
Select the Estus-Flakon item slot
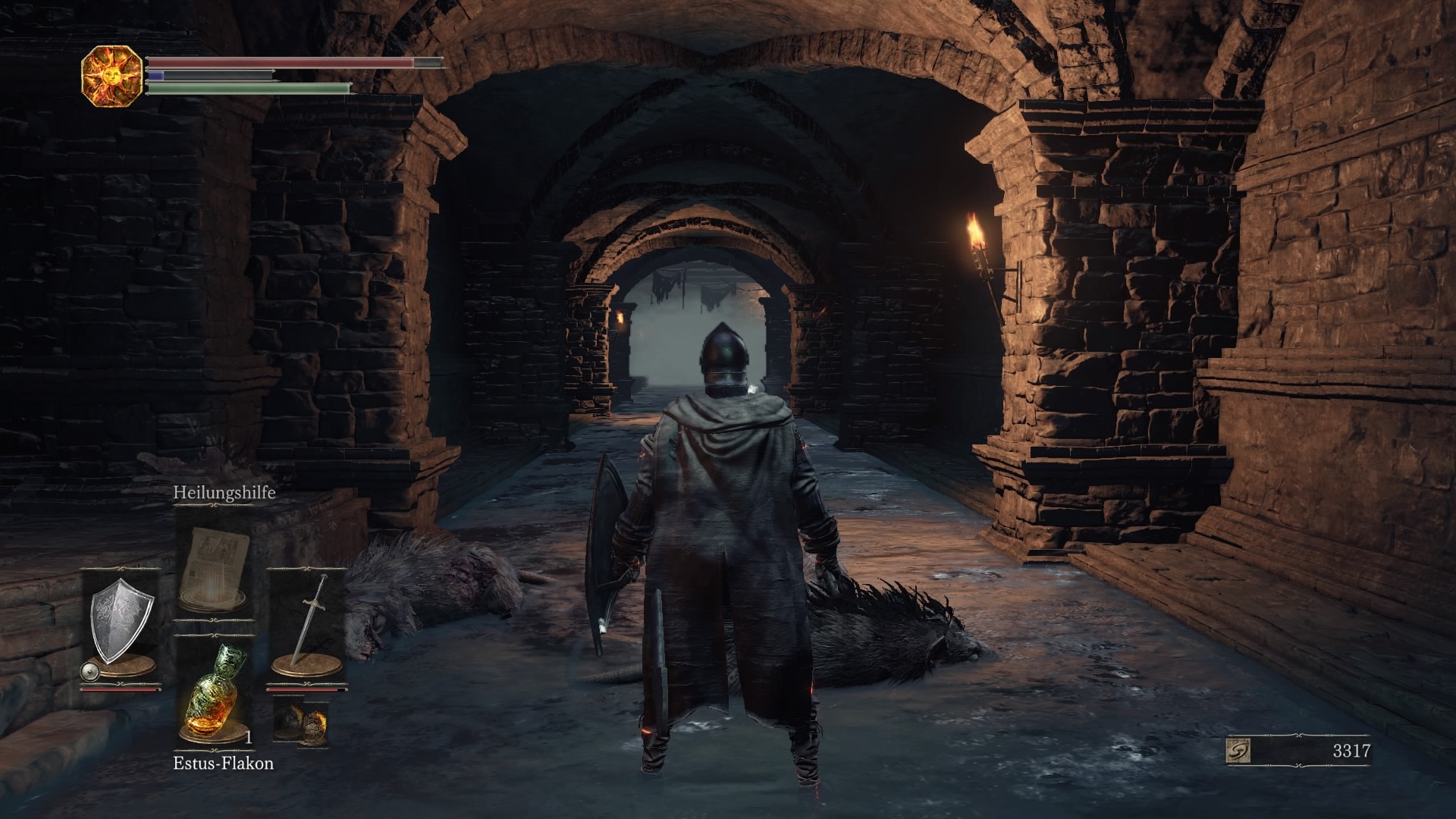212,692
